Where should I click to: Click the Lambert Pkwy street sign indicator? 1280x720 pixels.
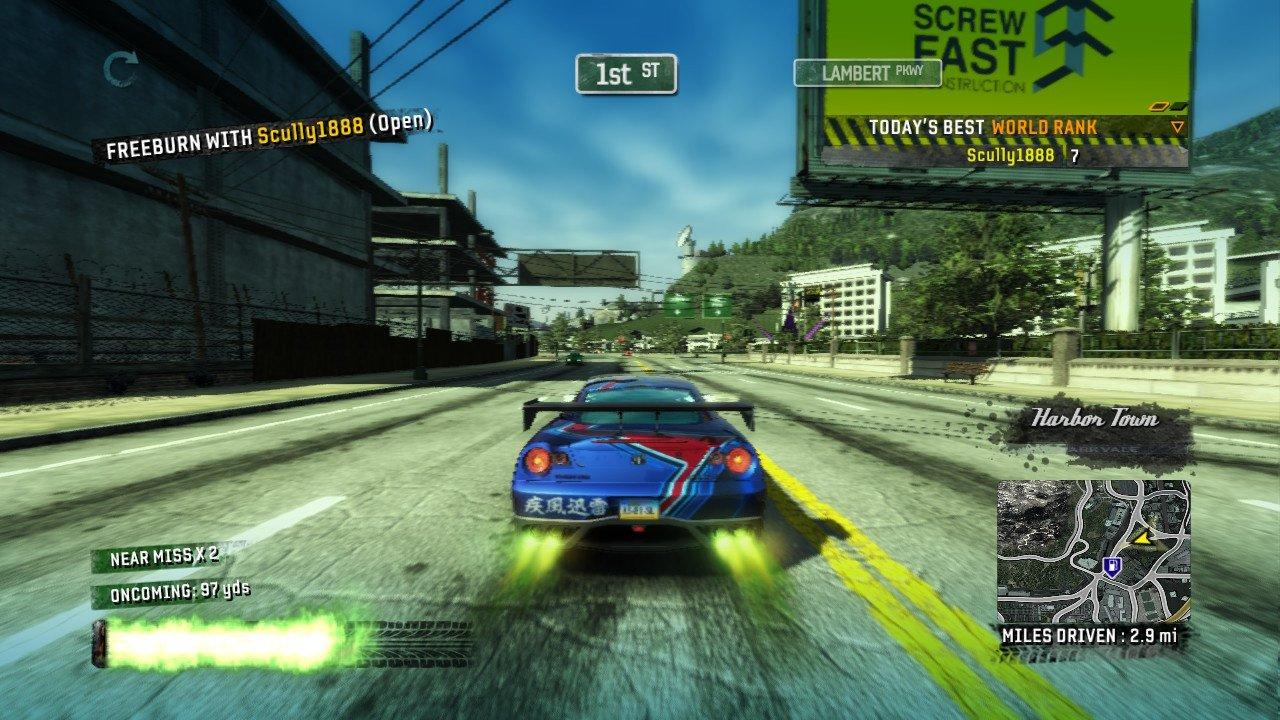868,73
